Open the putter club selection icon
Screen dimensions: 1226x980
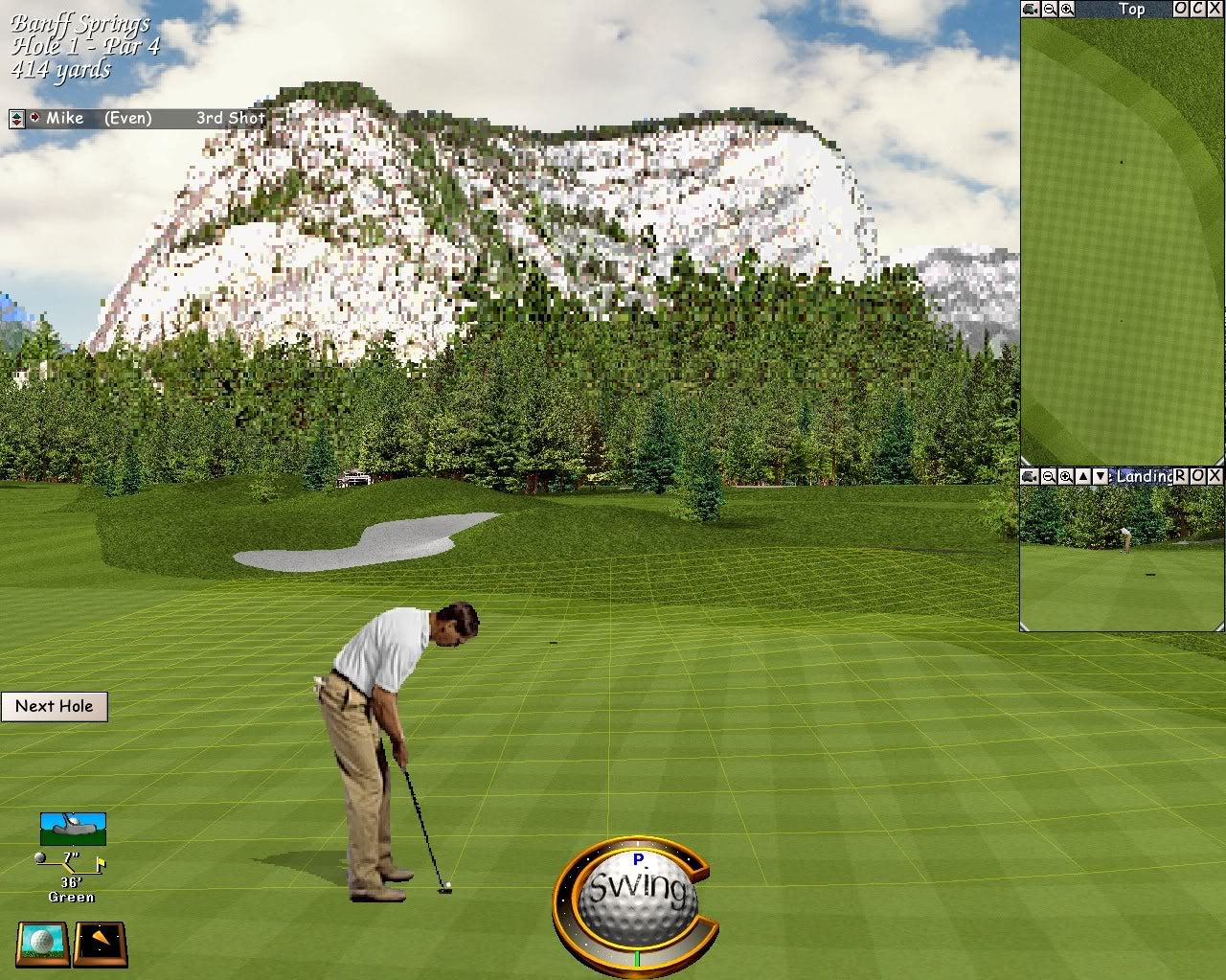click(73, 828)
